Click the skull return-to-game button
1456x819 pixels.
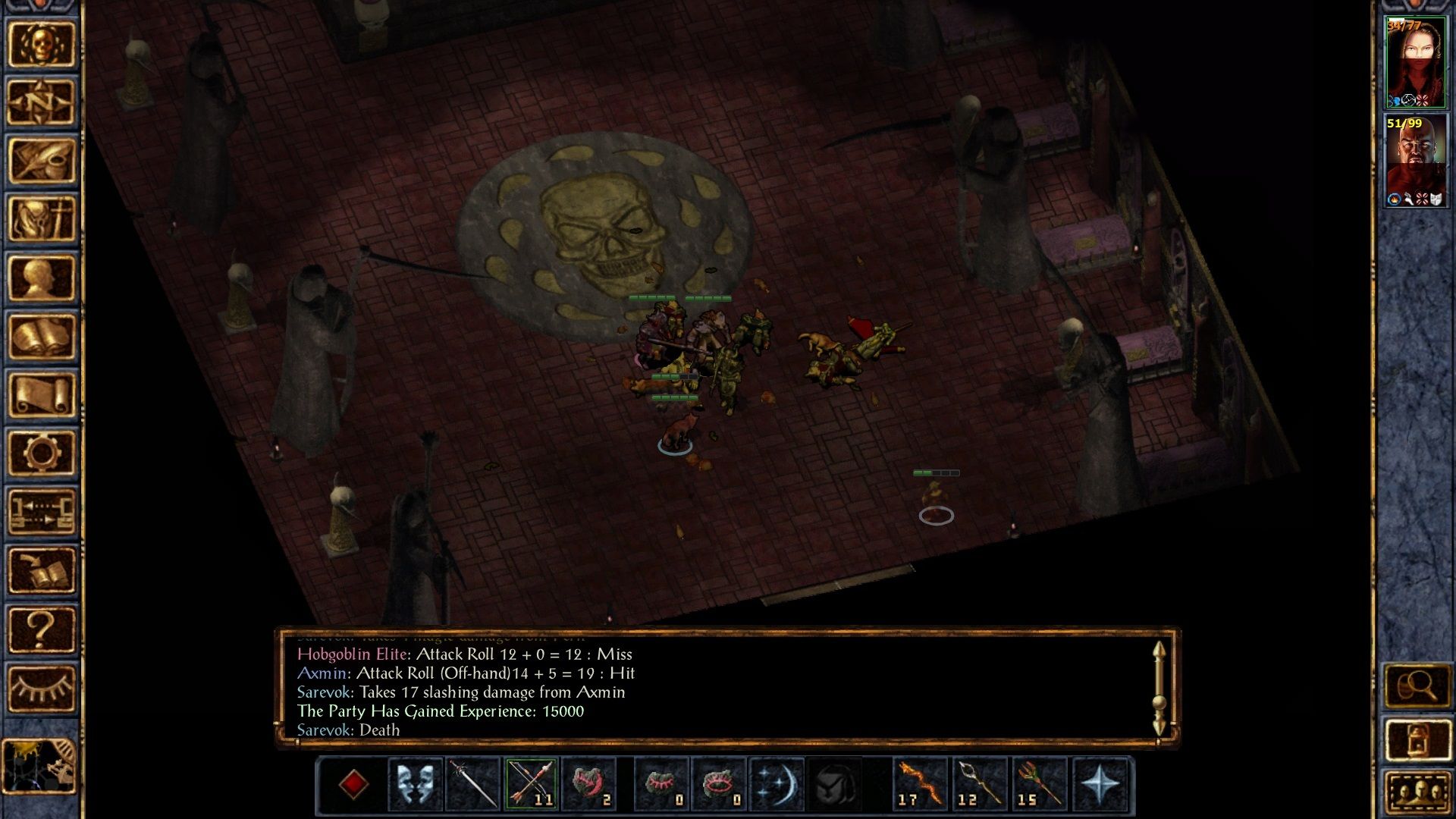pos(42,45)
